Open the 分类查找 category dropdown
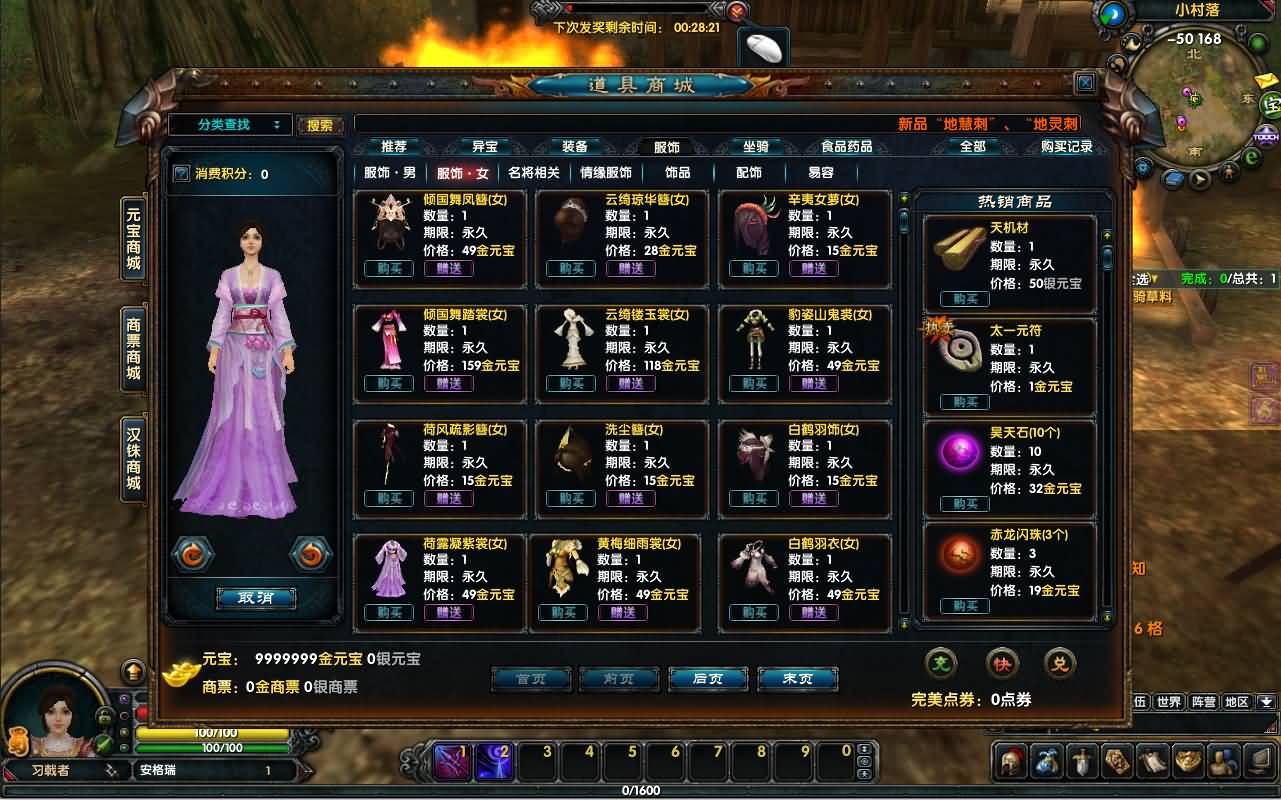Viewport: 1281px width, 800px height. [230, 124]
